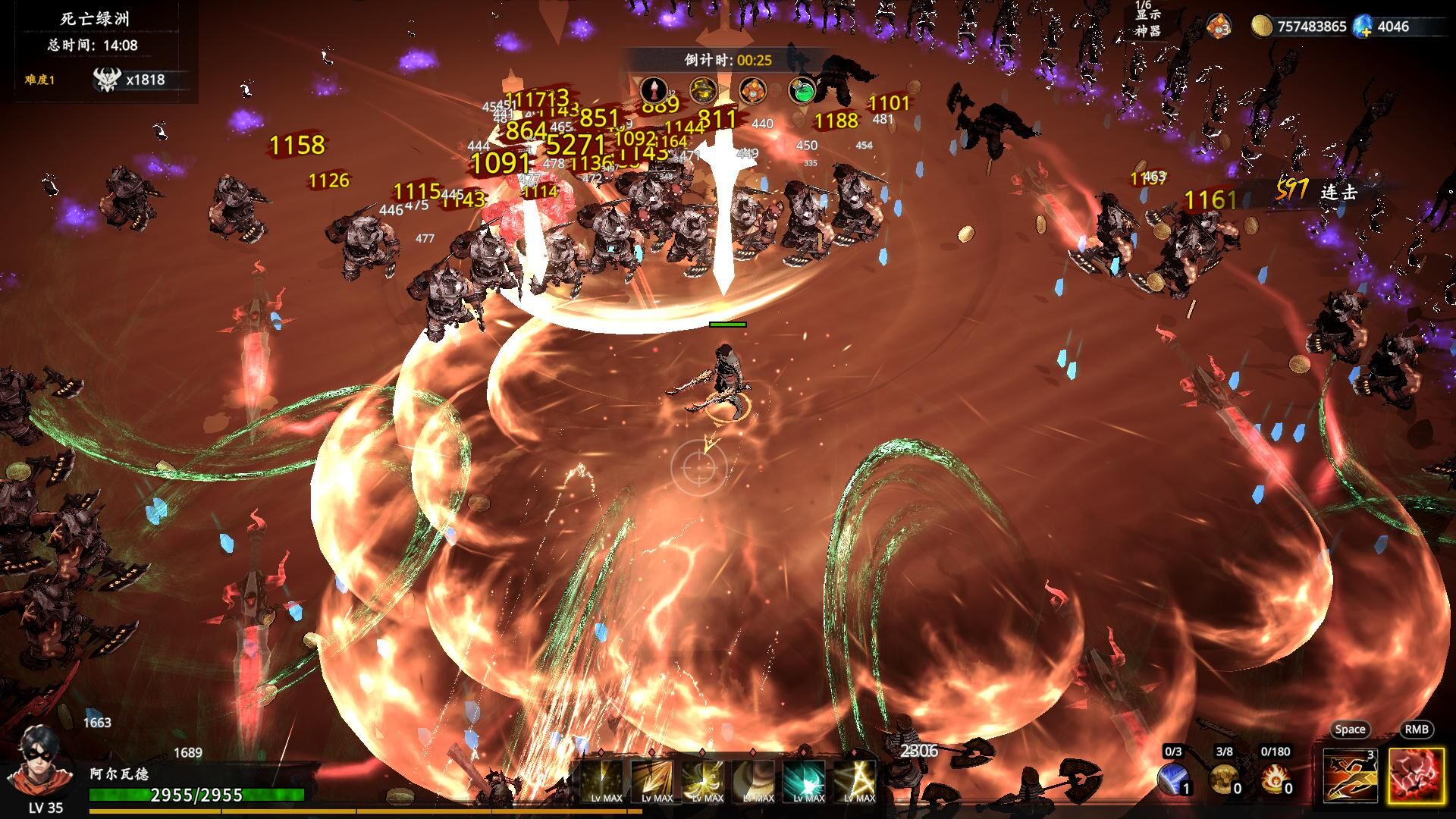
Task: Use the flame emblem orb icon
Action: point(1274,779)
